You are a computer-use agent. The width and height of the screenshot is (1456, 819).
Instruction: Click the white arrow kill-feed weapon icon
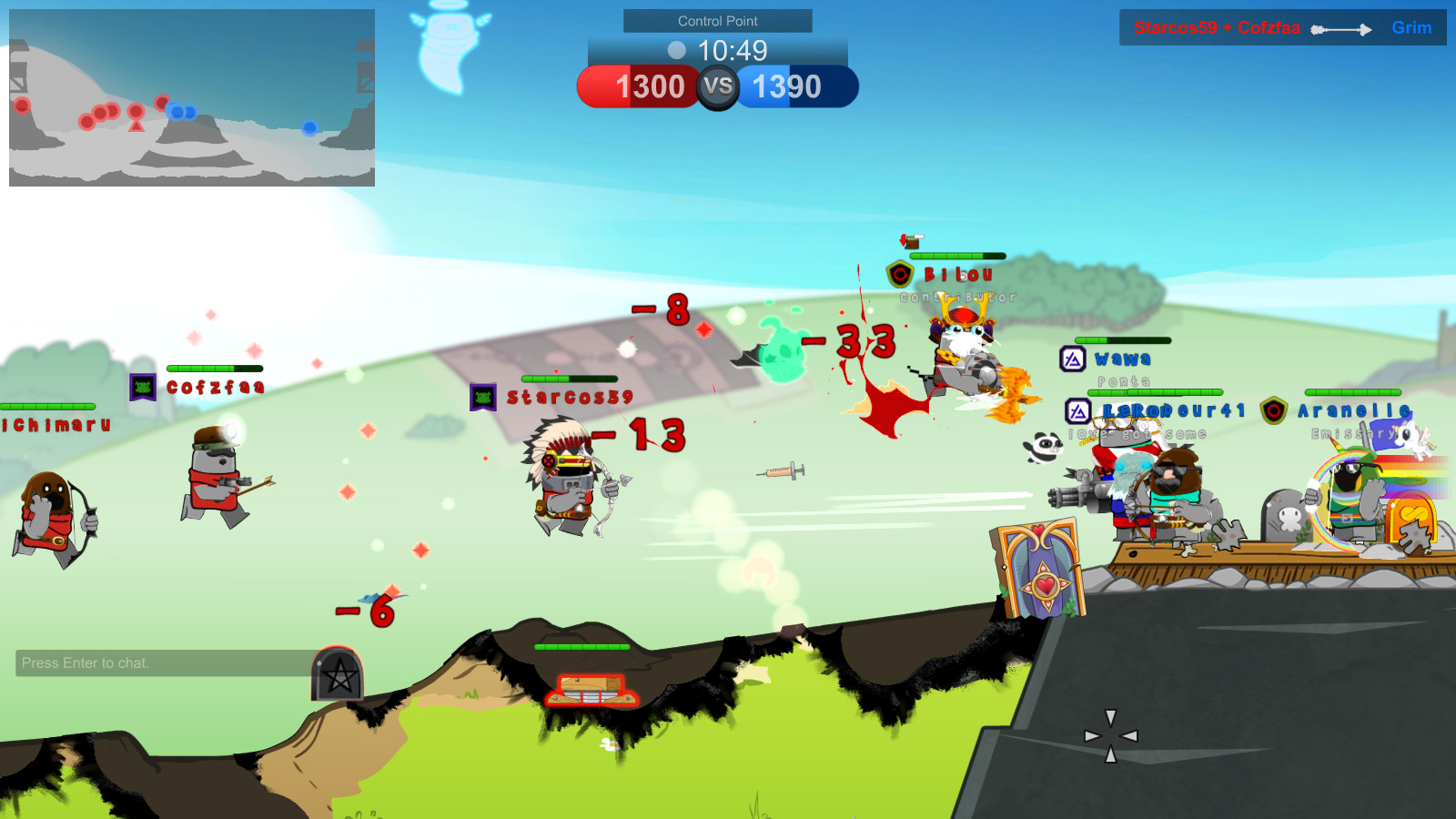(x=1342, y=28)
